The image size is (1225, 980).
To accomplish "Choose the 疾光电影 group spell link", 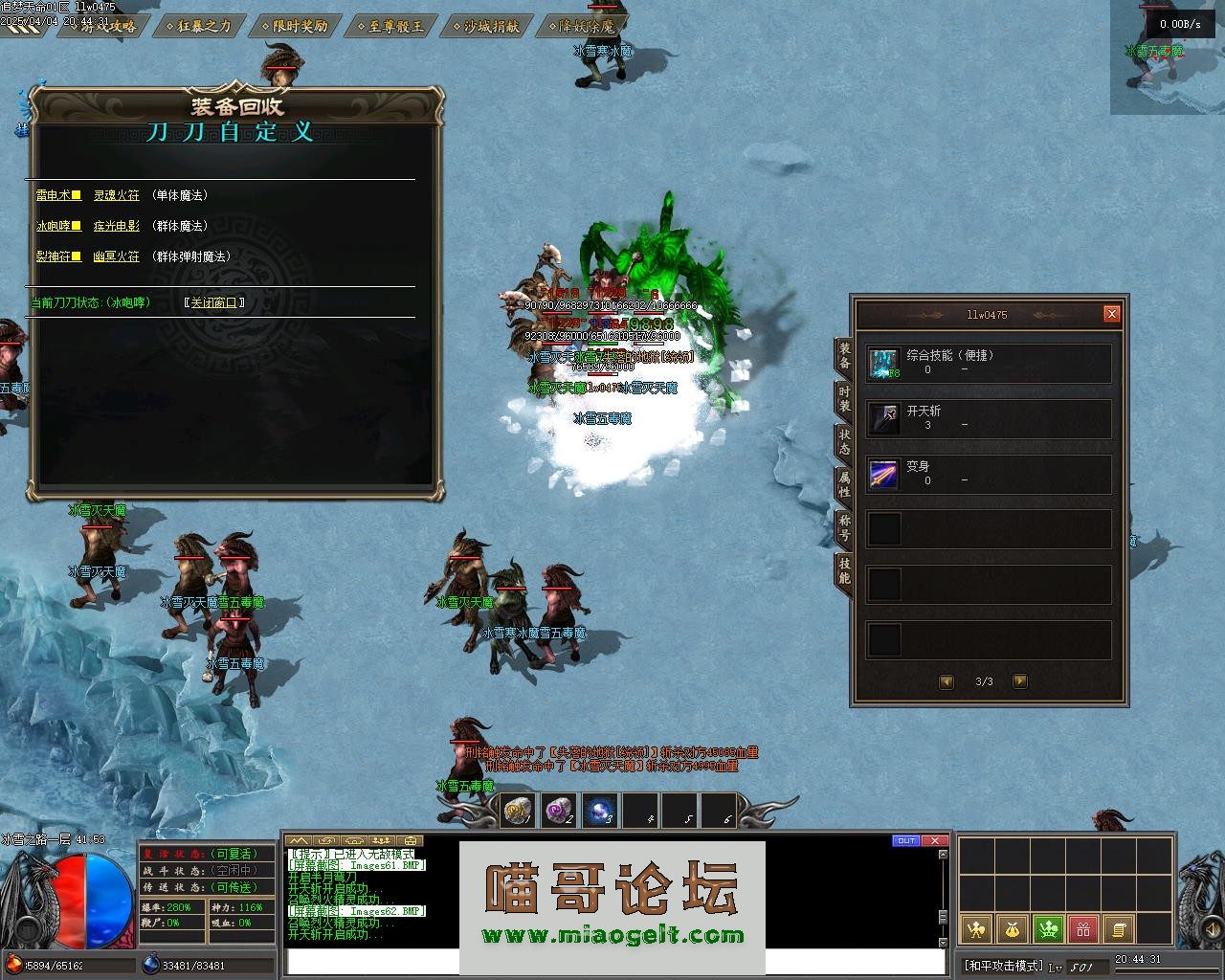I will click(x=116, y=226).
